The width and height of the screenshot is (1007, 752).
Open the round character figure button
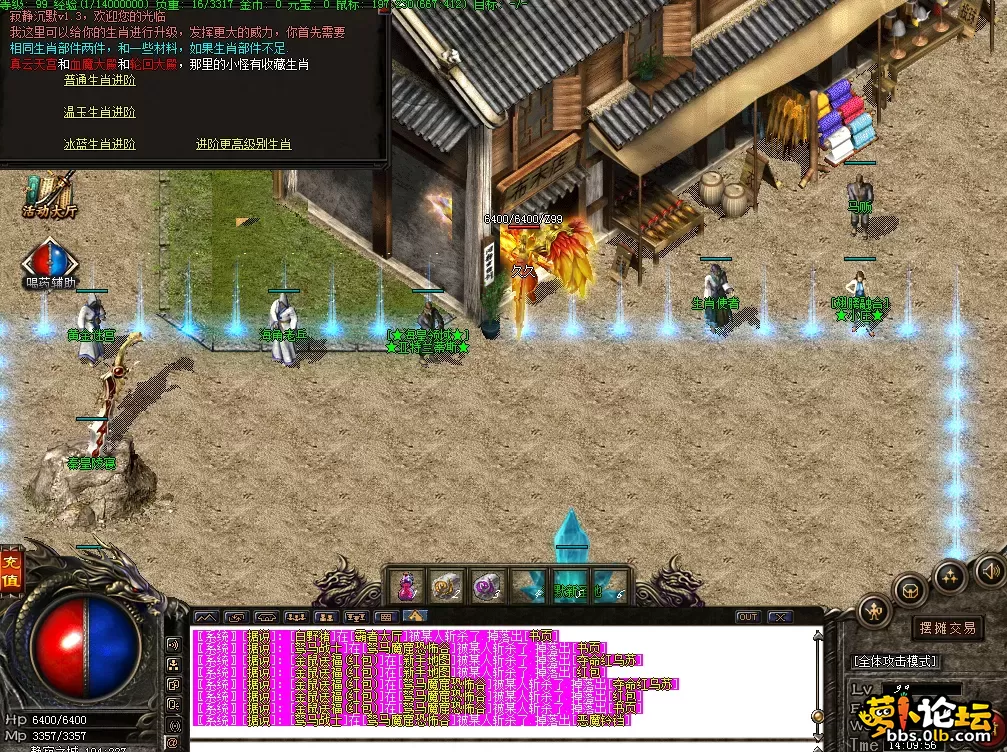tap(875, 609)
